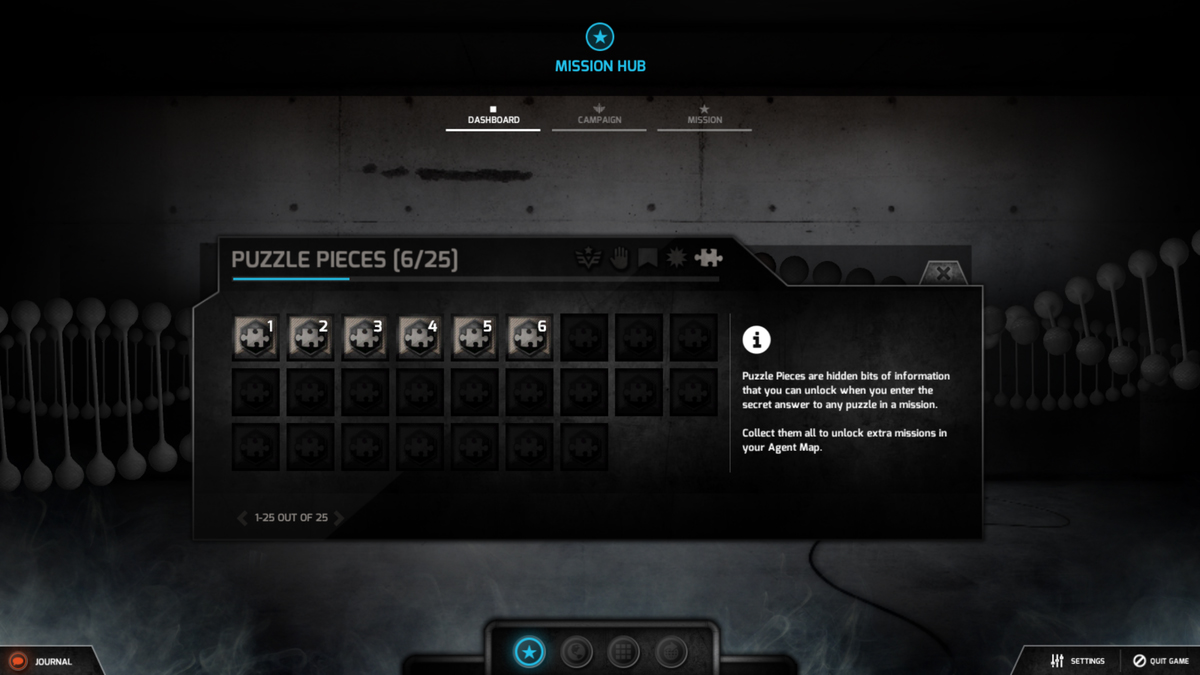Open the bookmark ribbon category

[x=648, y=259]
